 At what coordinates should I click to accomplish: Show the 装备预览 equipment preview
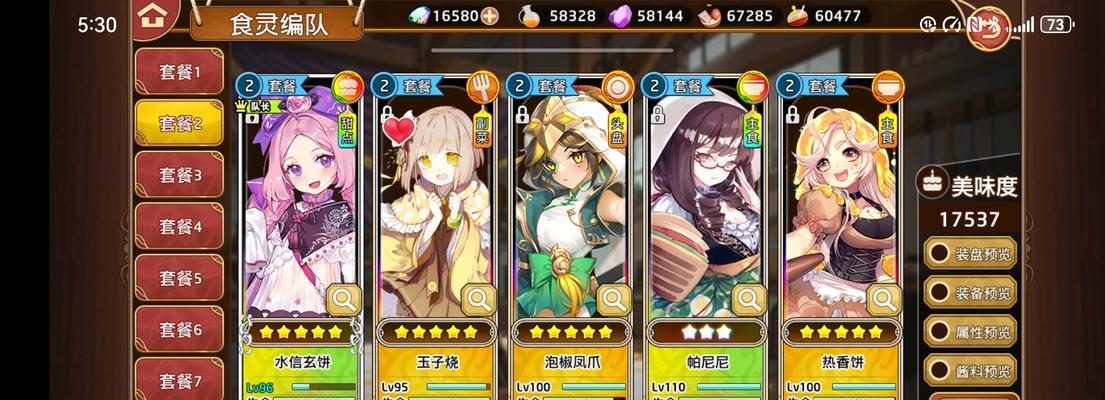tap(971, 293)
